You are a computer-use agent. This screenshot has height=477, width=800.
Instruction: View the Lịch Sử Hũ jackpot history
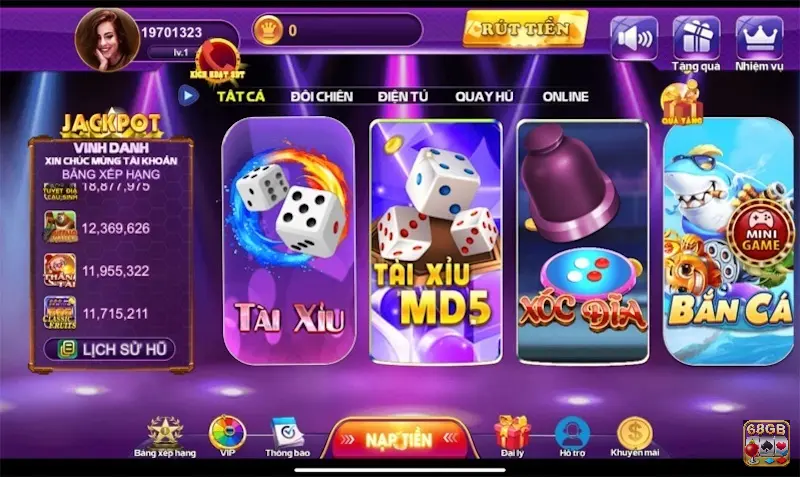110,349
